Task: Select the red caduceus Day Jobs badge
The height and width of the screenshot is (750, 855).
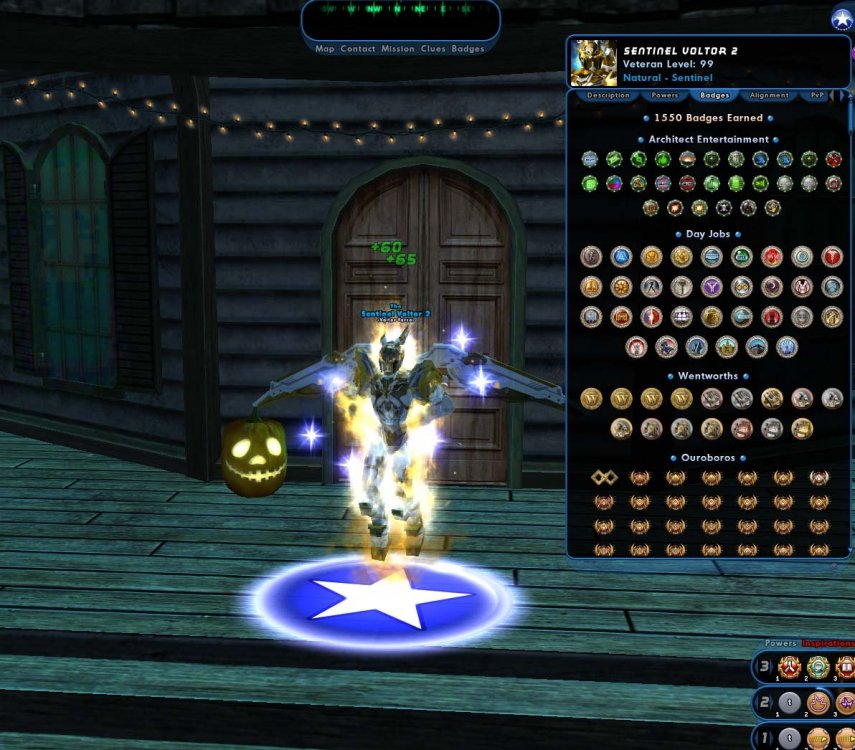Action: pos(832,257)
